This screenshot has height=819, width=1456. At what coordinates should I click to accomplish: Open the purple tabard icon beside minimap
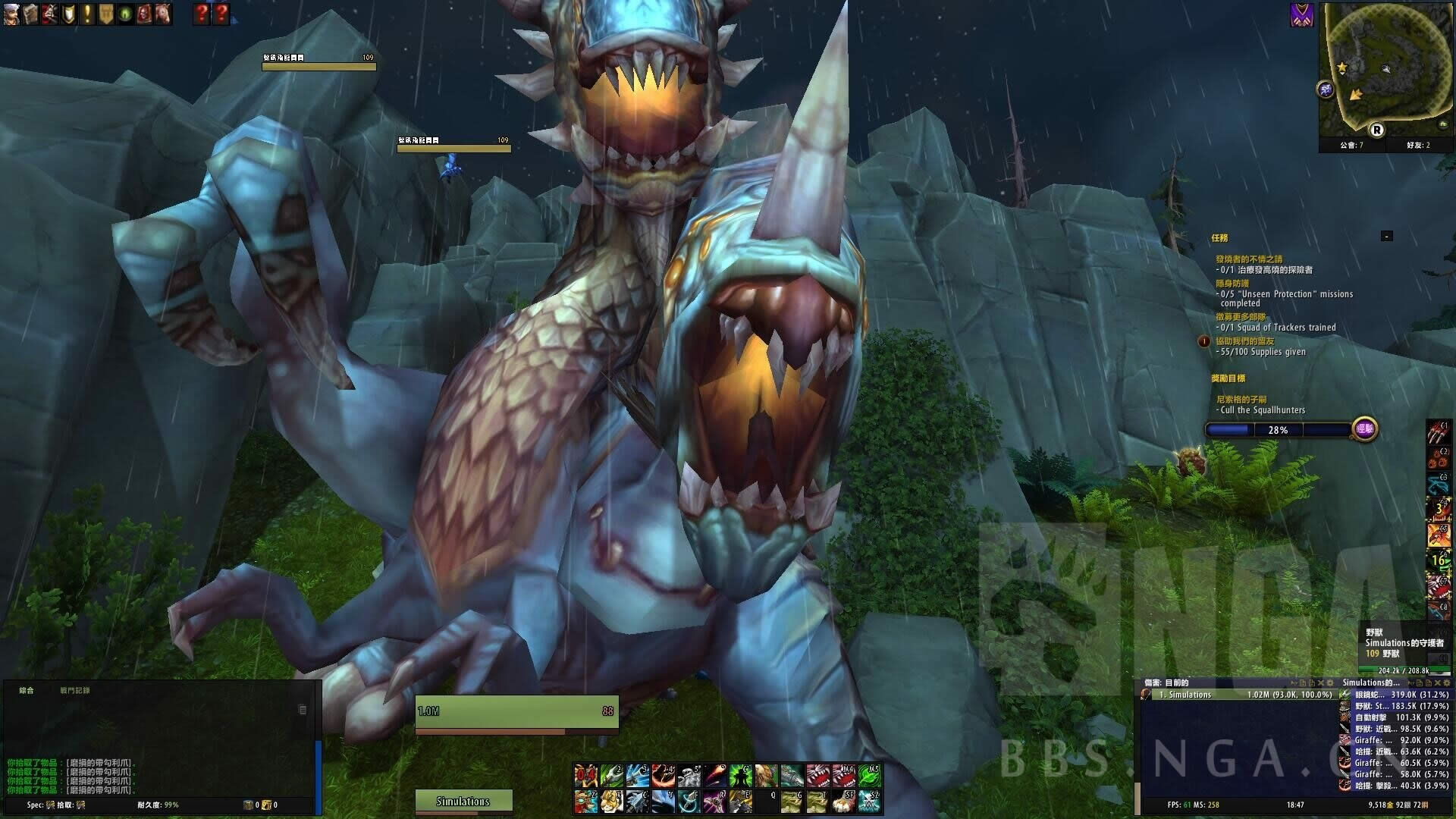(x=1301, y=15)
